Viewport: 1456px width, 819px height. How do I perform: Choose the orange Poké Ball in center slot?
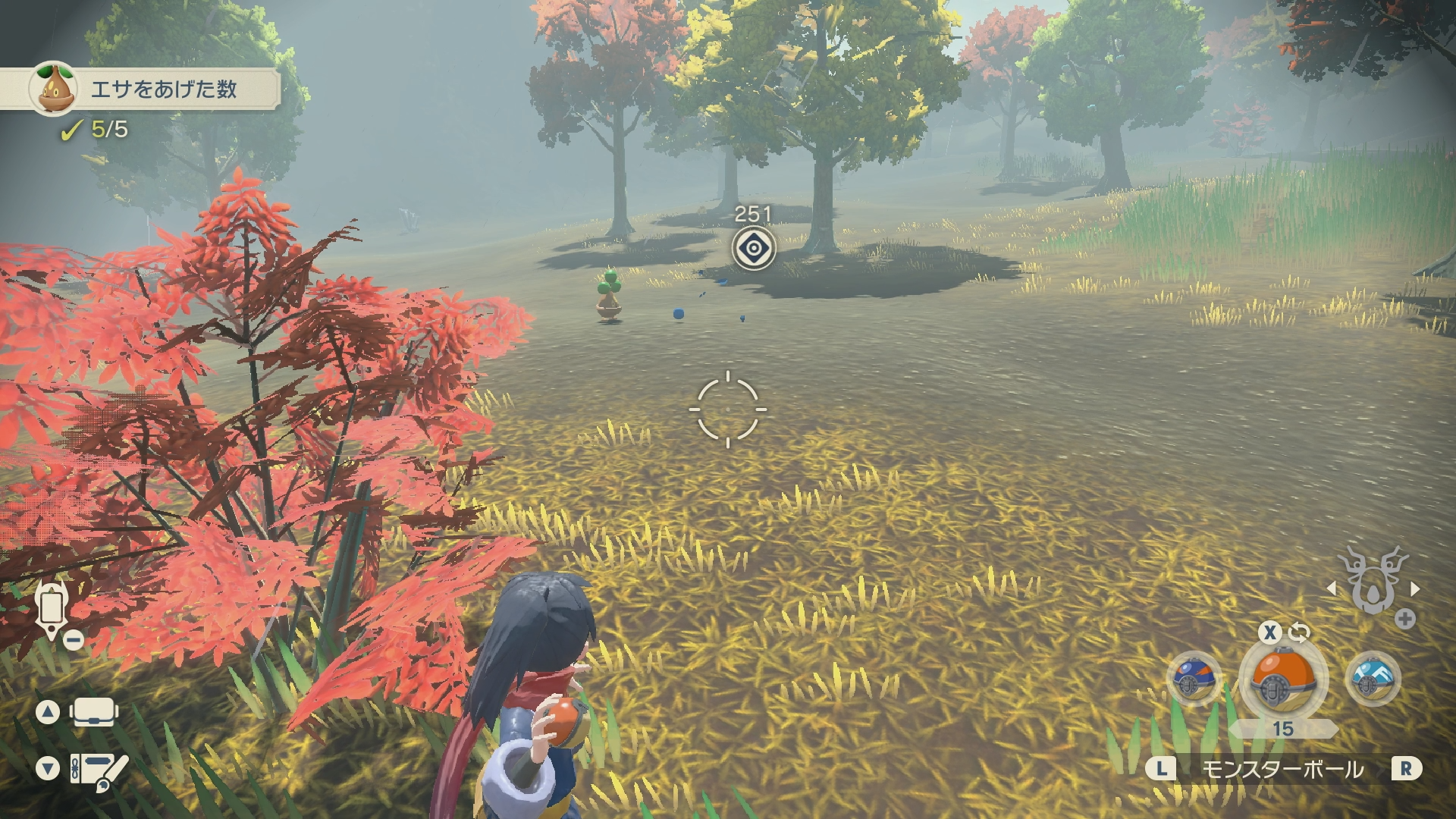(1282, 677)
